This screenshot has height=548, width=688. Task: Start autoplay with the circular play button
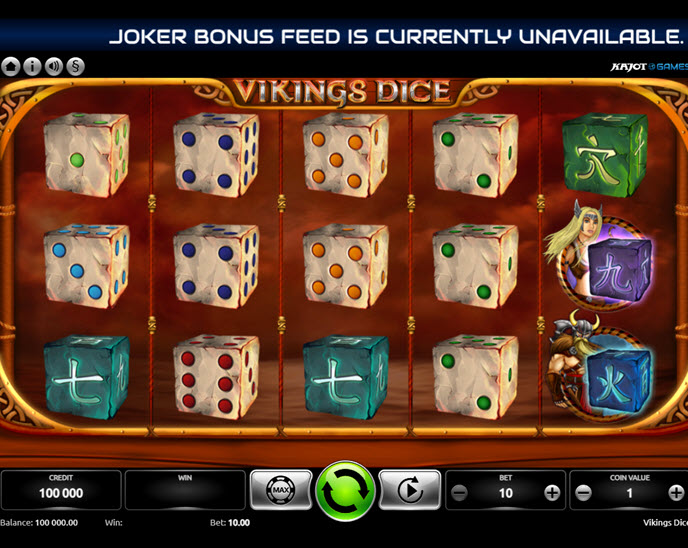411,491
